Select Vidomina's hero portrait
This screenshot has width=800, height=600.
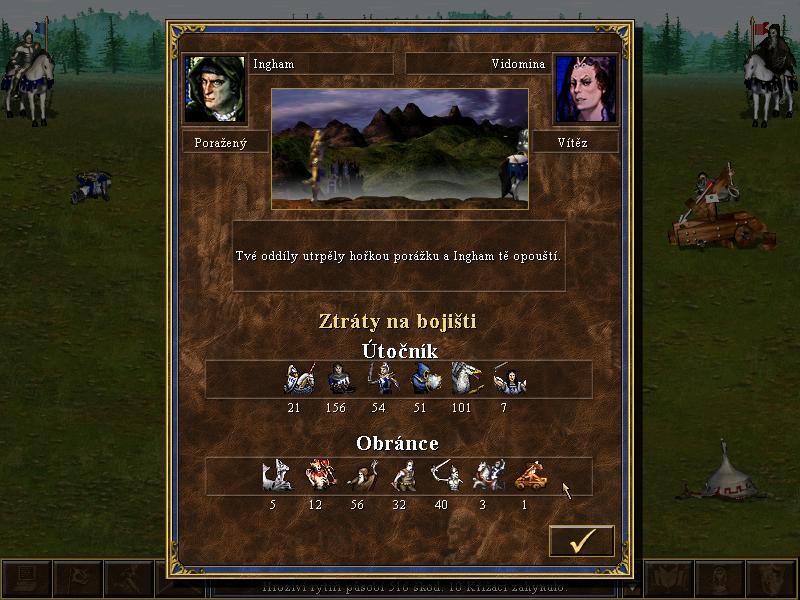point(585,89)
